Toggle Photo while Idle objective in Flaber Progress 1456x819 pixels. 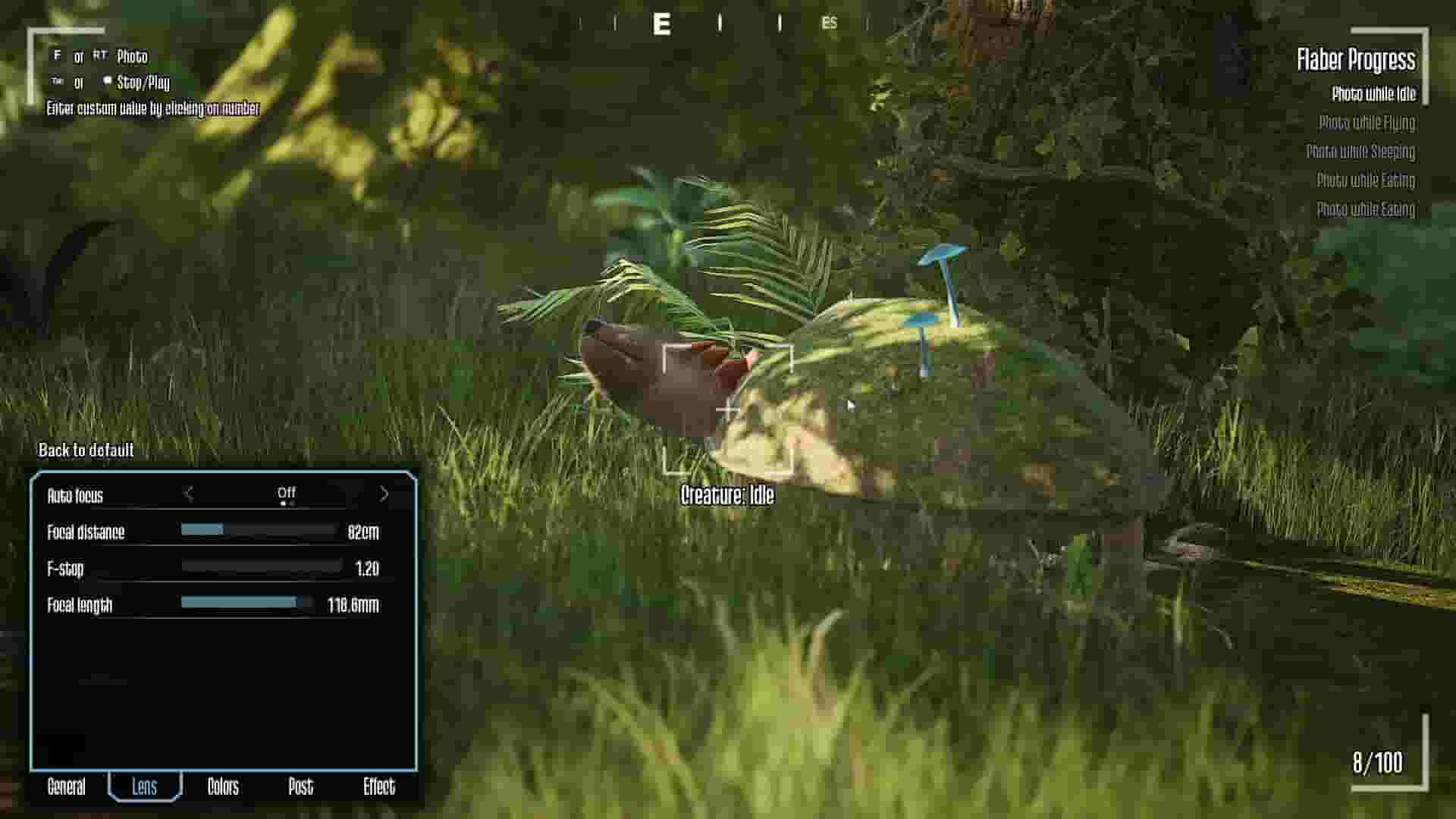[1373, 95]
